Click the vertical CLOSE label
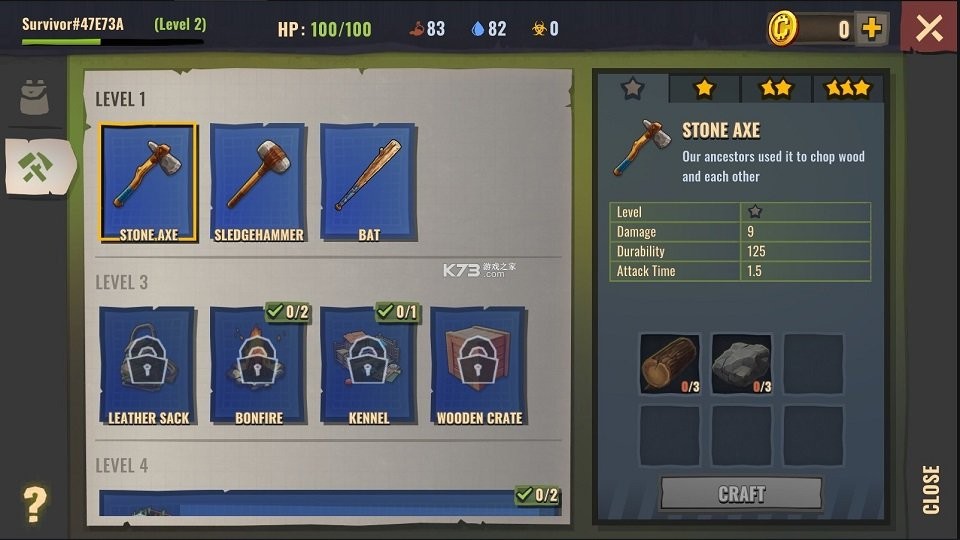The image size is (960, 540). (x=931, y=489)
